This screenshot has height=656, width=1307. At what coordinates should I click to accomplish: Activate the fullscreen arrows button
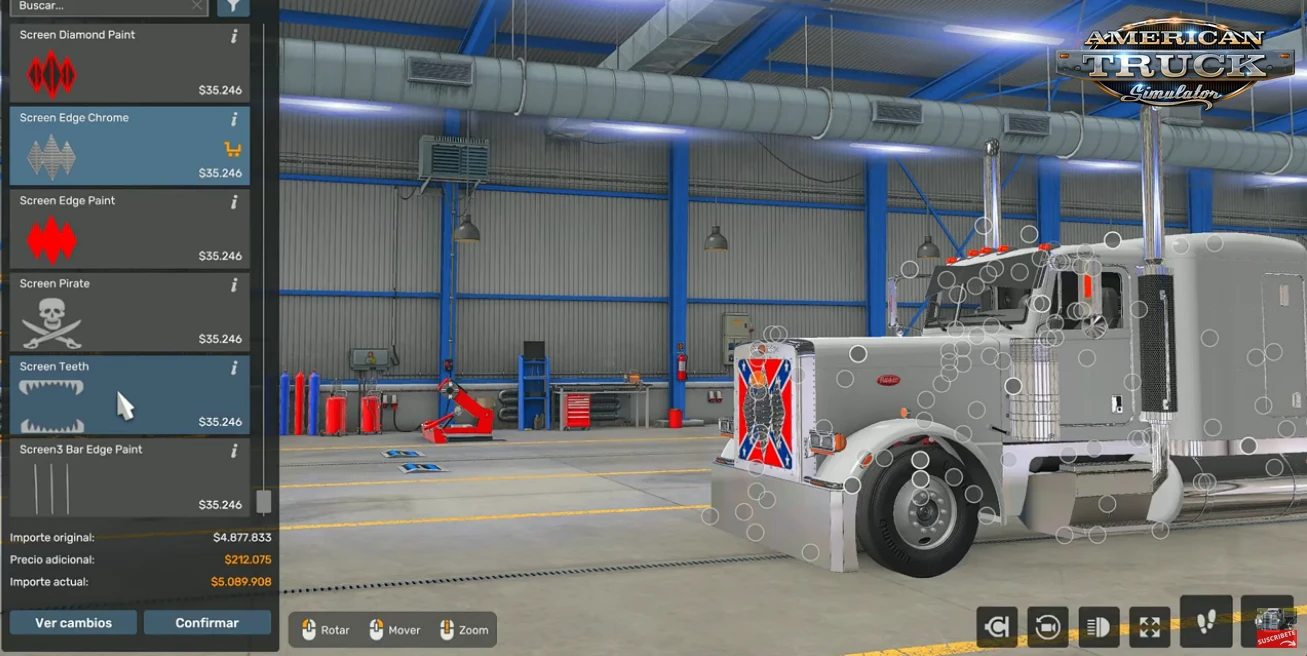(1150, 627)
